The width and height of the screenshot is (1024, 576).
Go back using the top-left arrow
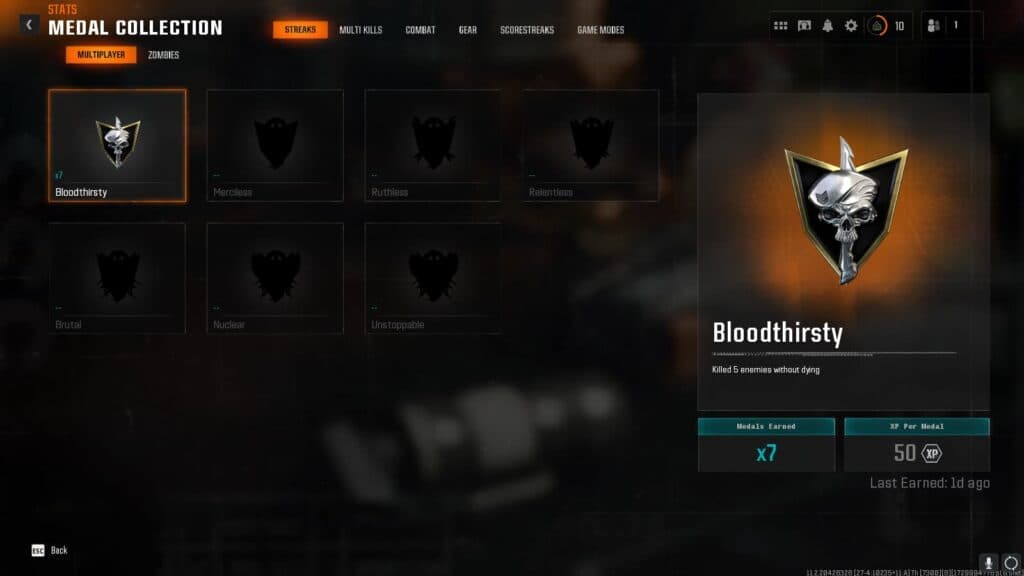[29, 25]
